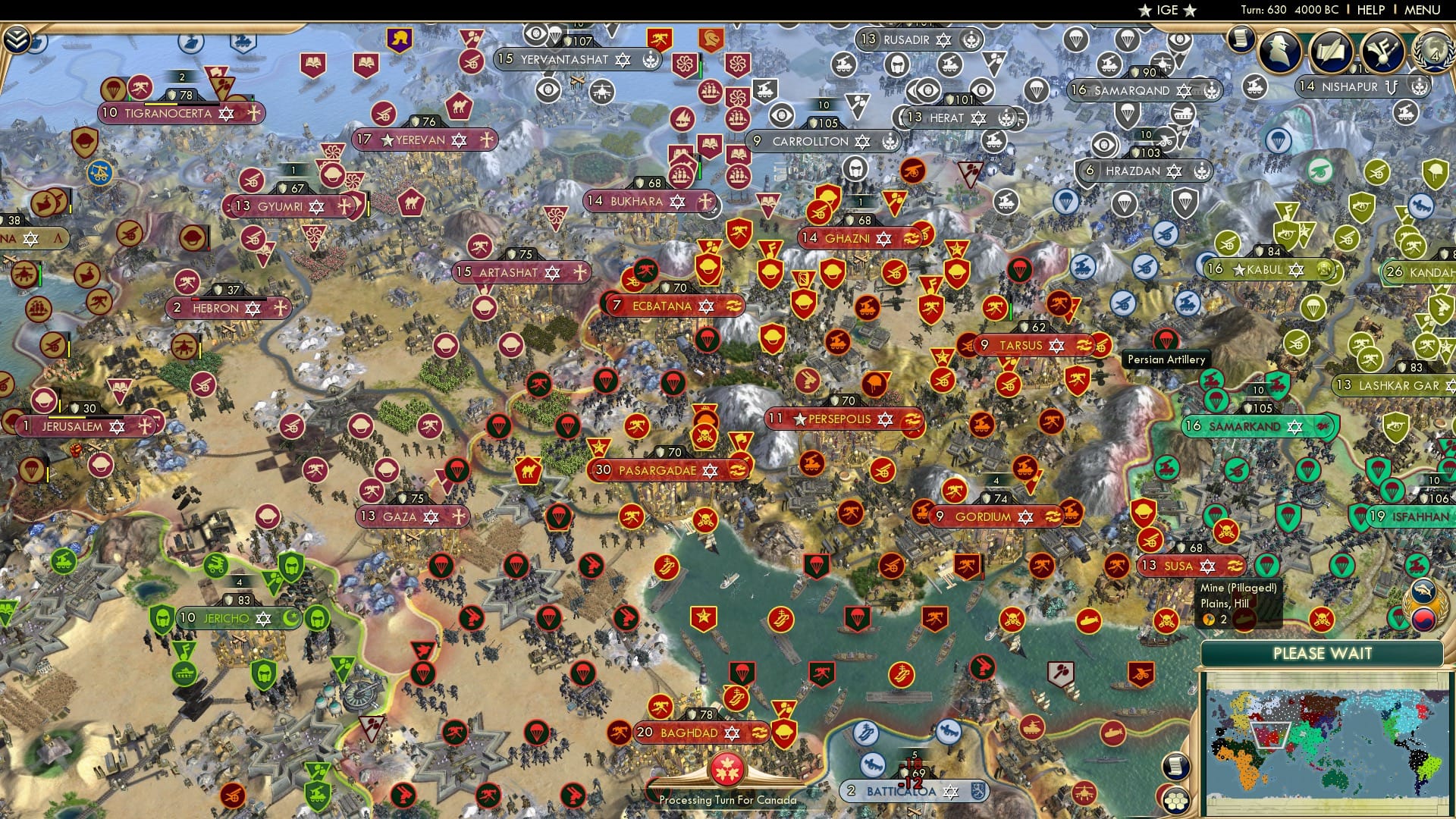
Task: Open the Espionage overview spy icon
Action: click(x=1280, y=51)
